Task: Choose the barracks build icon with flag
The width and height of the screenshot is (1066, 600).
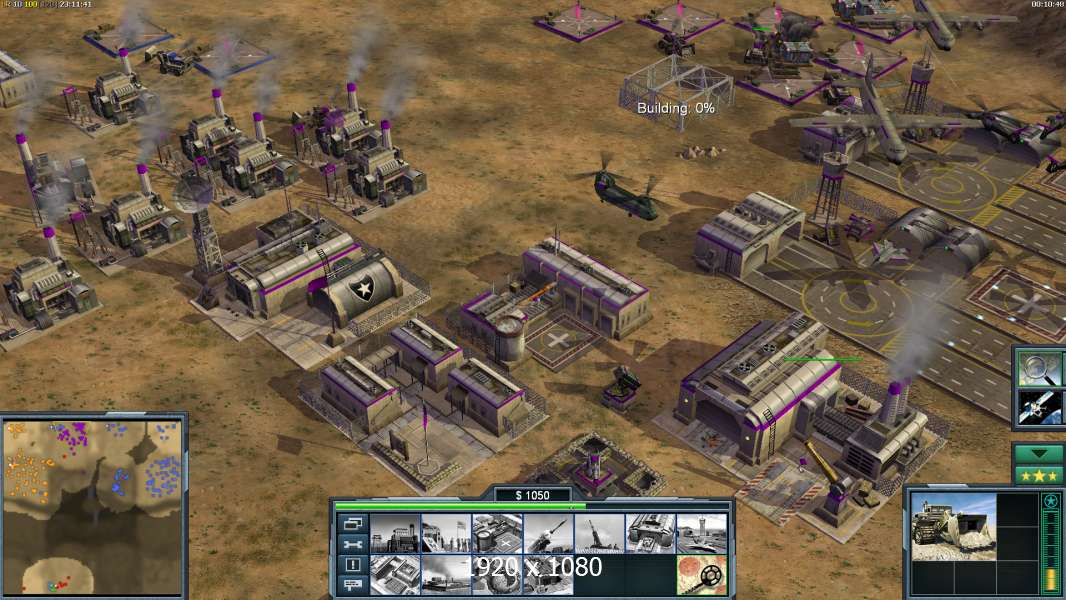Action: click(445, 533)
